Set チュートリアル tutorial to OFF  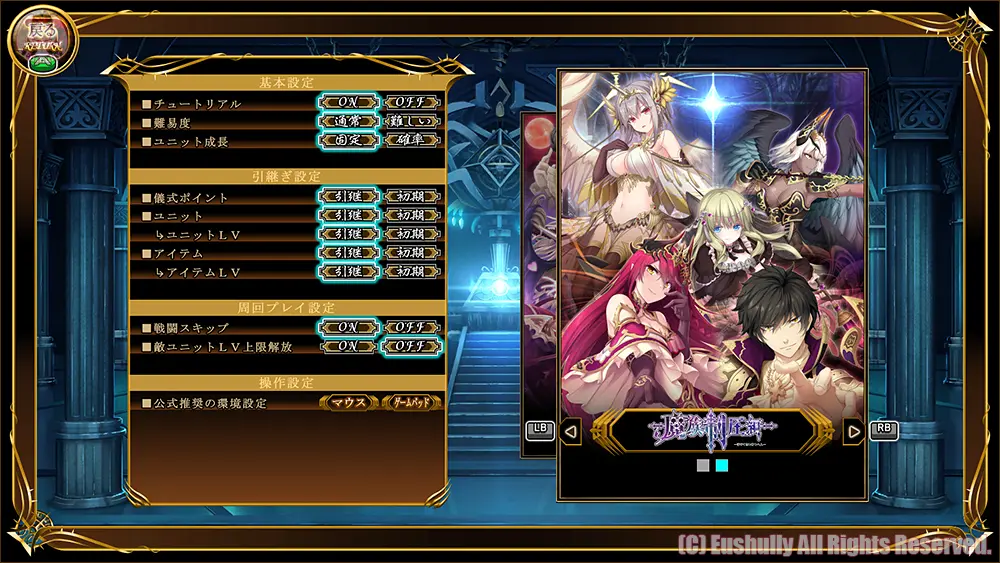tap(411, 103)
